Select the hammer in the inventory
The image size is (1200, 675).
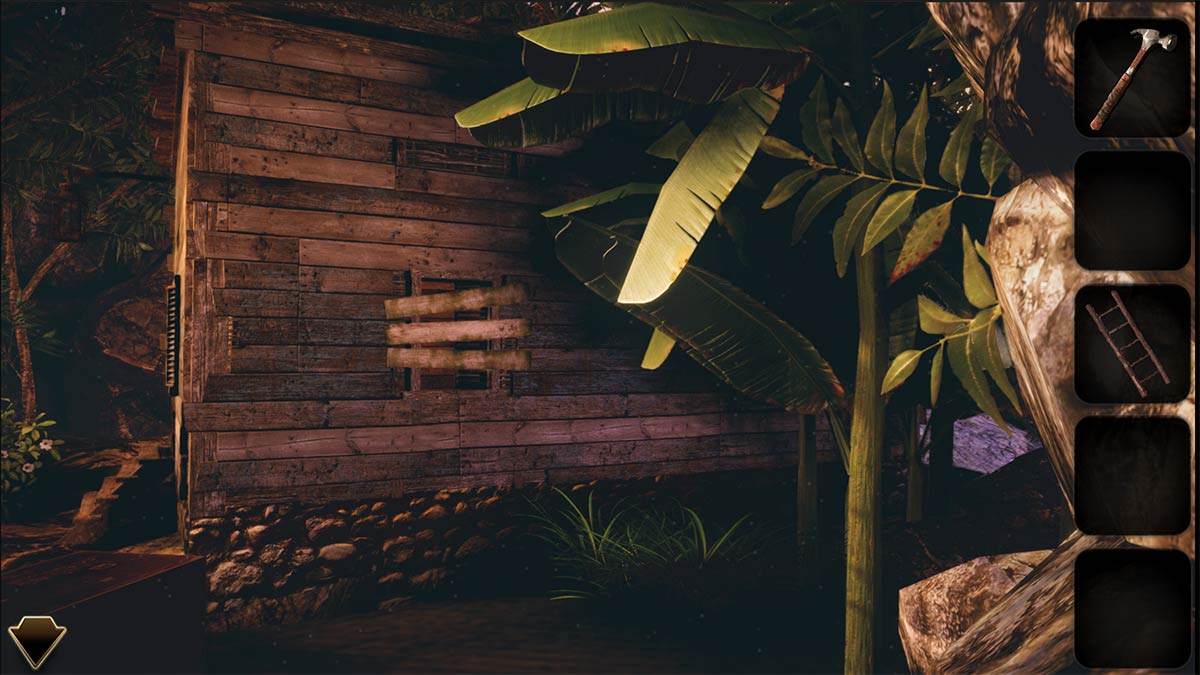point(1132,77)
